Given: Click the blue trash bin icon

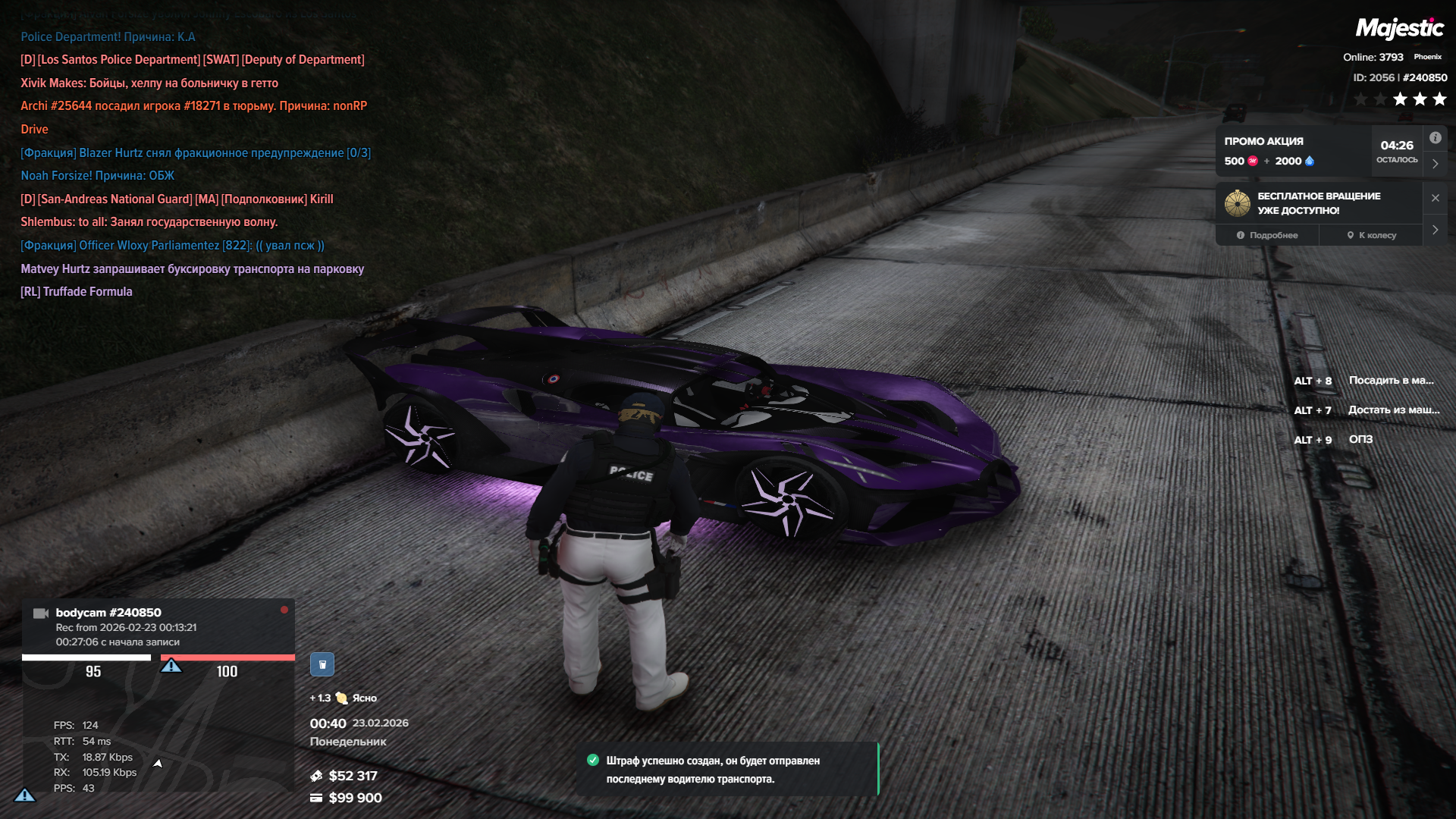Looking at the screenshot, I should [322, 664].
